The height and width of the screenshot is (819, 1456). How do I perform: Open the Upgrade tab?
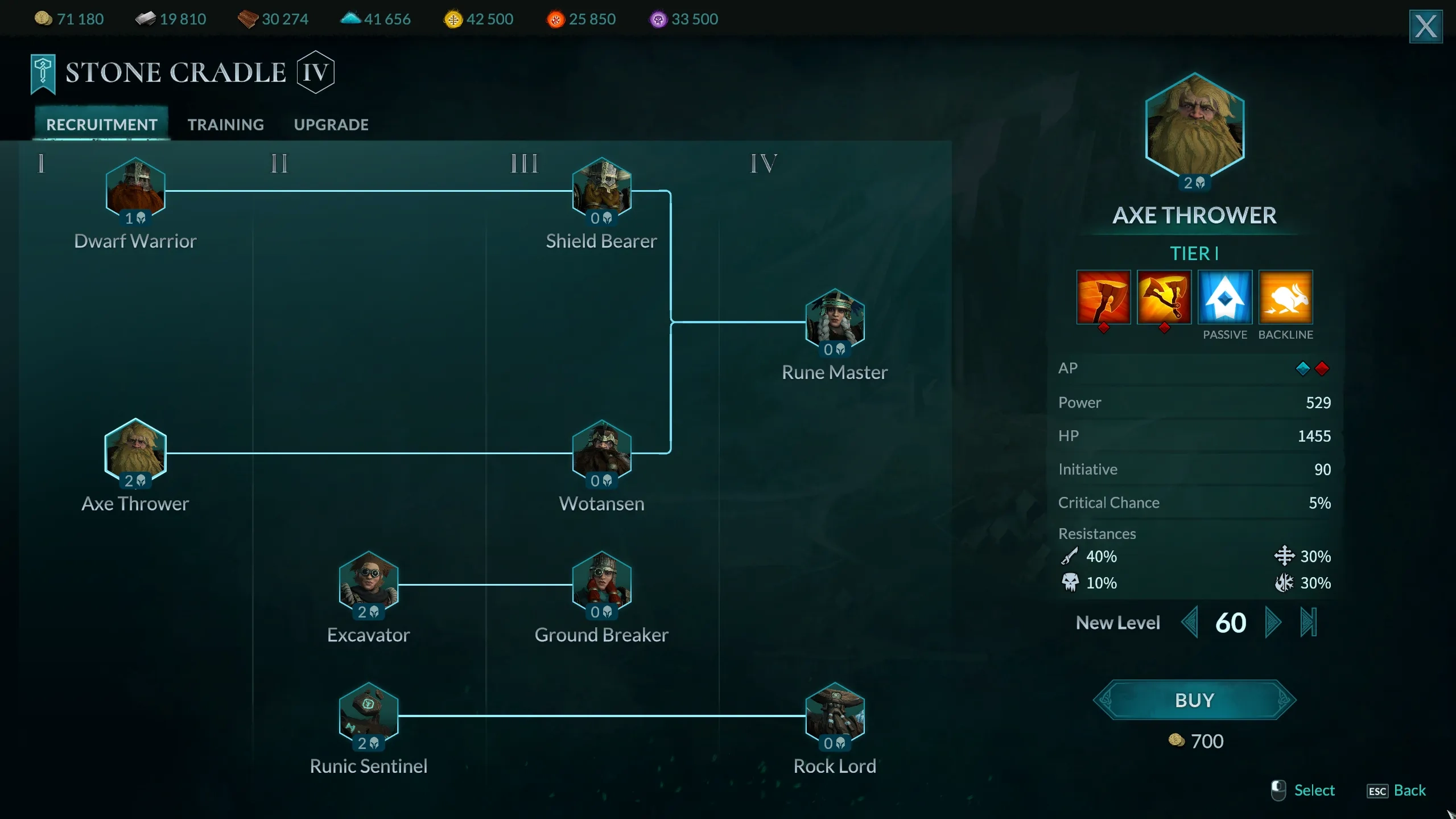coord(331,125)
